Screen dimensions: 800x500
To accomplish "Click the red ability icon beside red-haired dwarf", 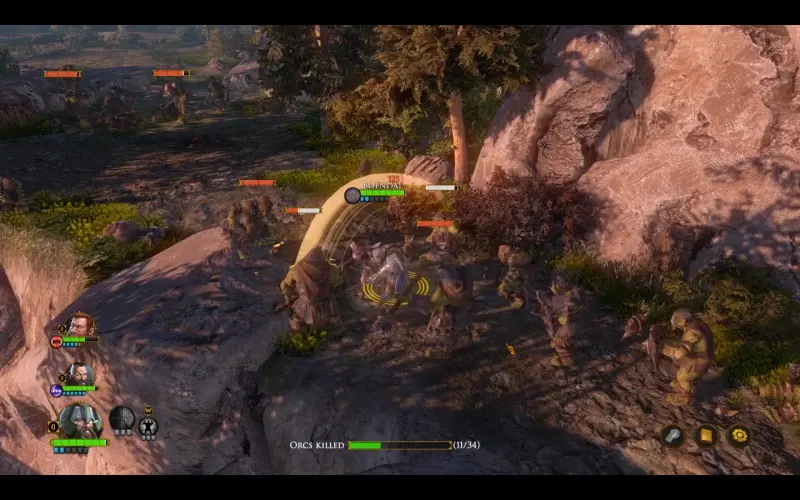I will [x=57, y=341].
